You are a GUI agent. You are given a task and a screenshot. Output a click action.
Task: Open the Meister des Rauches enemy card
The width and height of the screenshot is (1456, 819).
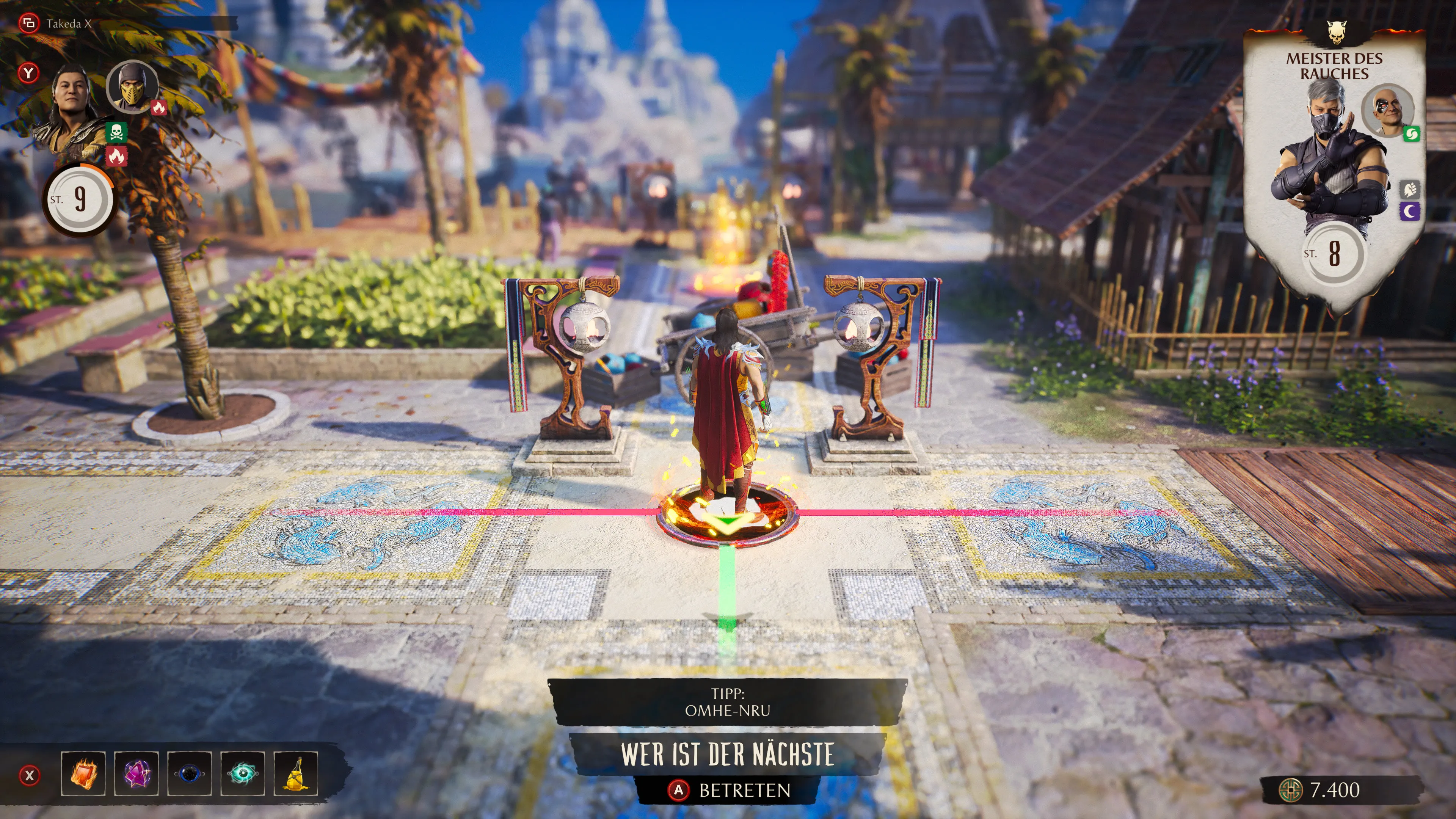[1334, 164]
